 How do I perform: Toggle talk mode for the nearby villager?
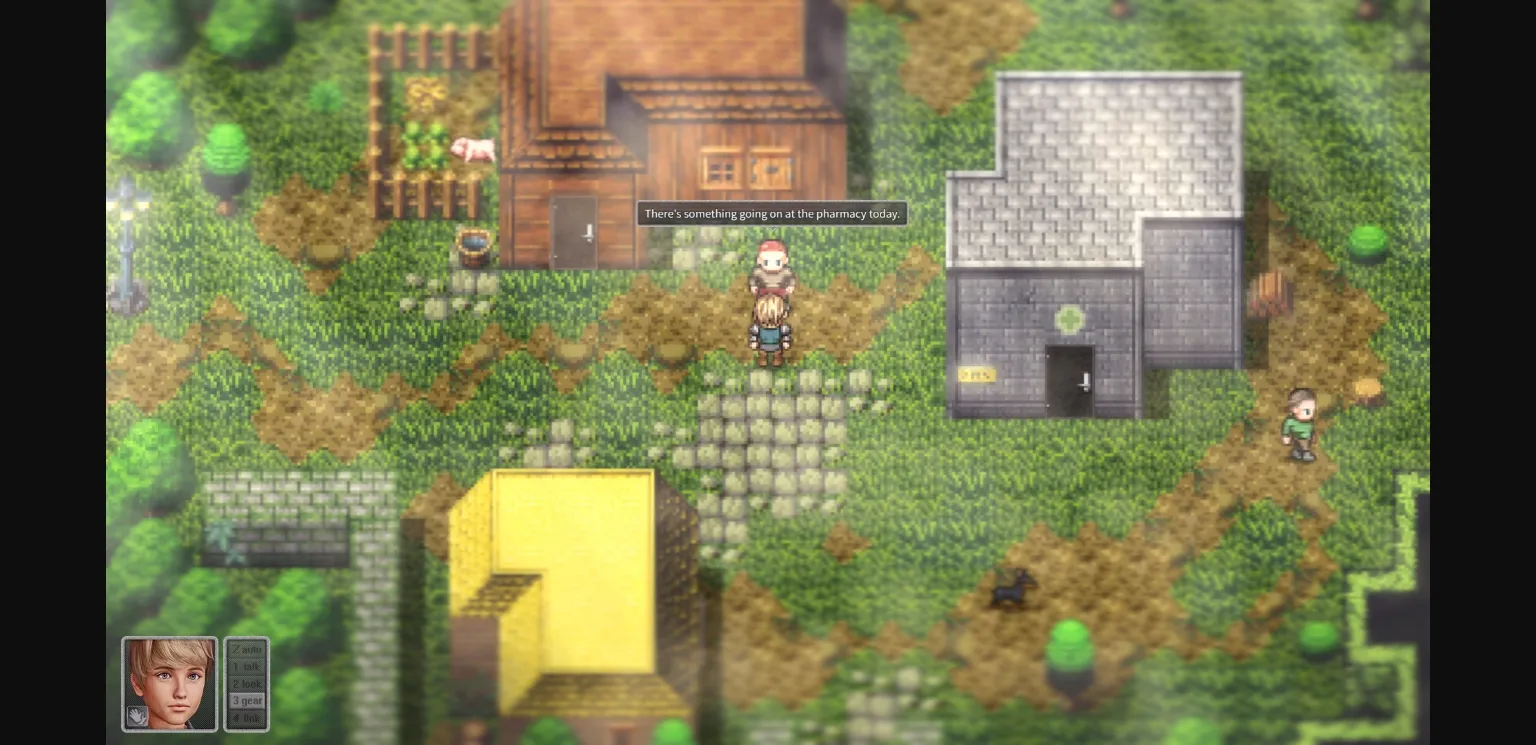point(246,666)
